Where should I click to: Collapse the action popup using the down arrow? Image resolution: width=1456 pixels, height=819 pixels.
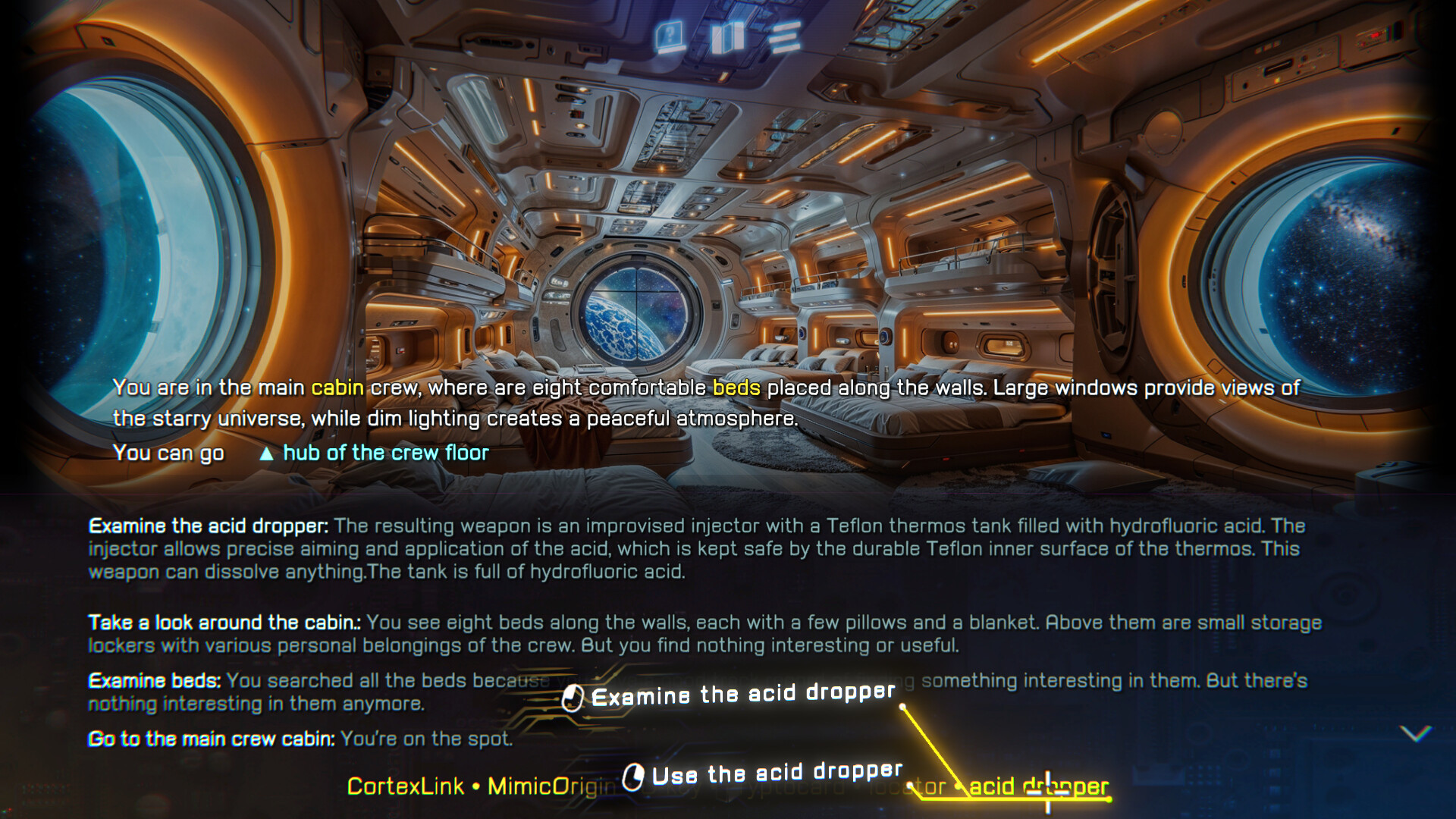click(x=1417, y=734)
